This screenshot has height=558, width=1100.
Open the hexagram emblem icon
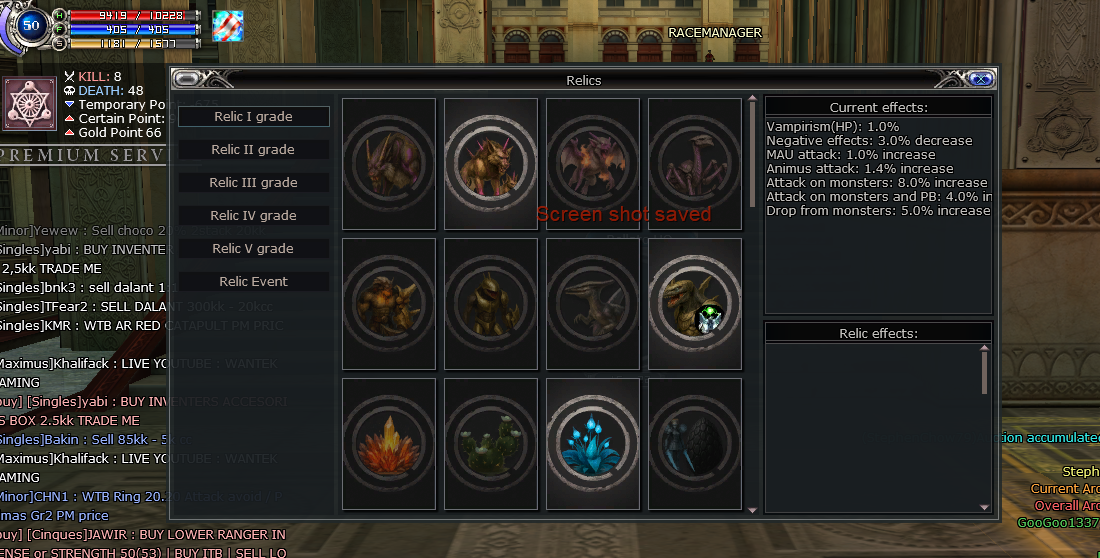pyautogui.click(x=28, y=104)
